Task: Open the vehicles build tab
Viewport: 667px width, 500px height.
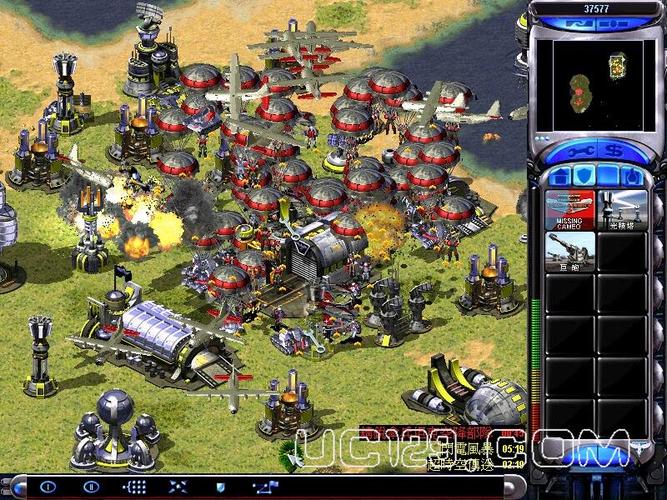Action: 634,177
